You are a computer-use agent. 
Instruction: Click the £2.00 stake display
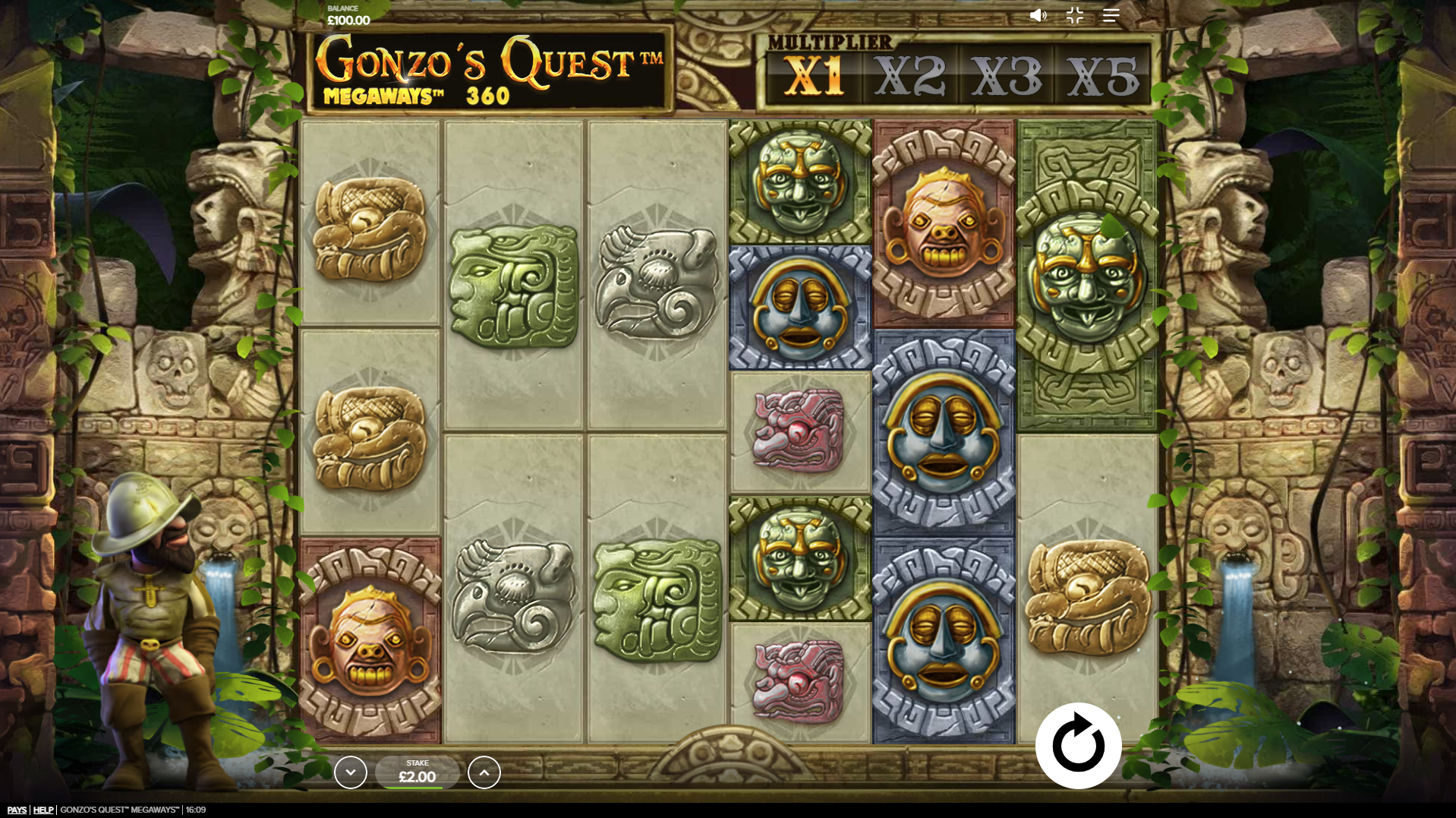coord(417,772)
